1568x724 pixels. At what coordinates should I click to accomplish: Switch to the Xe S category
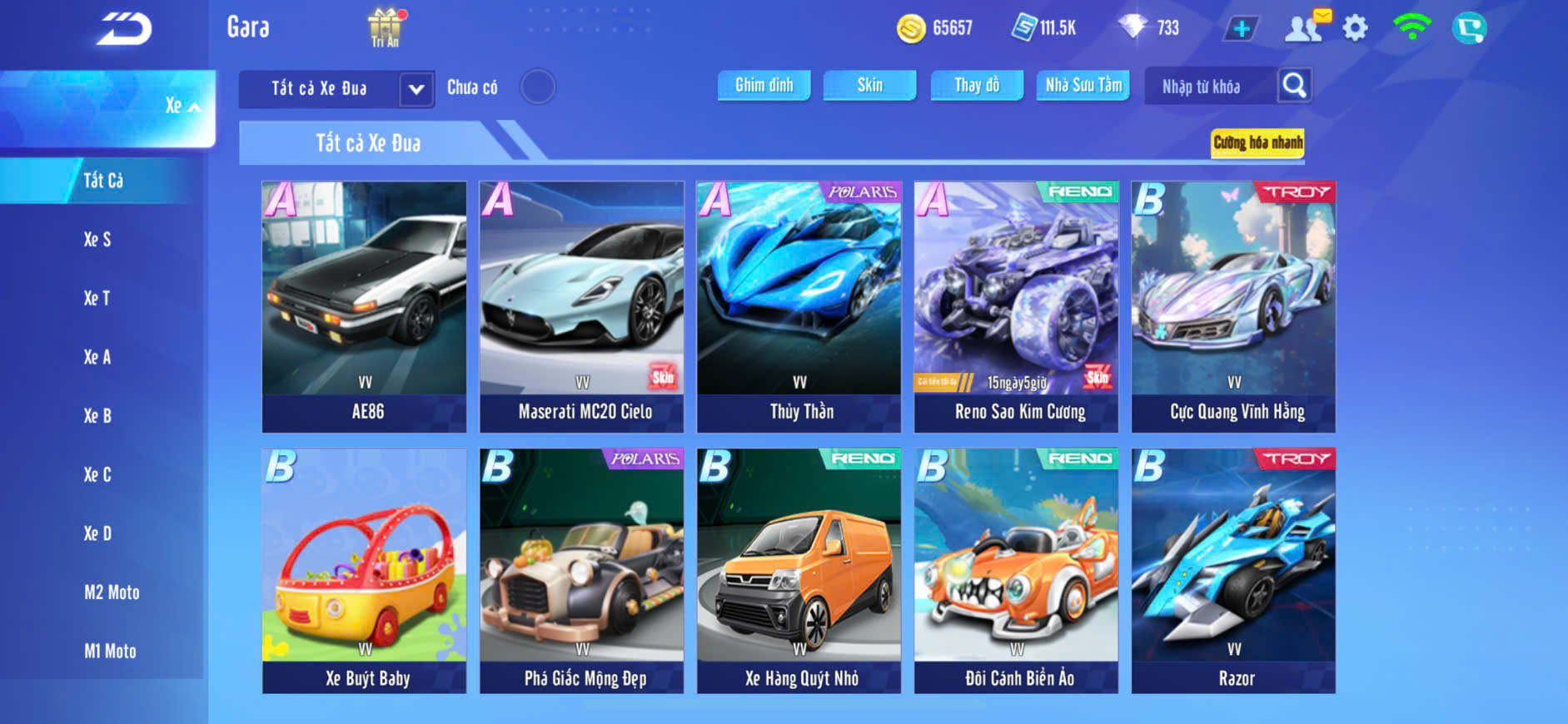[97, 240]
